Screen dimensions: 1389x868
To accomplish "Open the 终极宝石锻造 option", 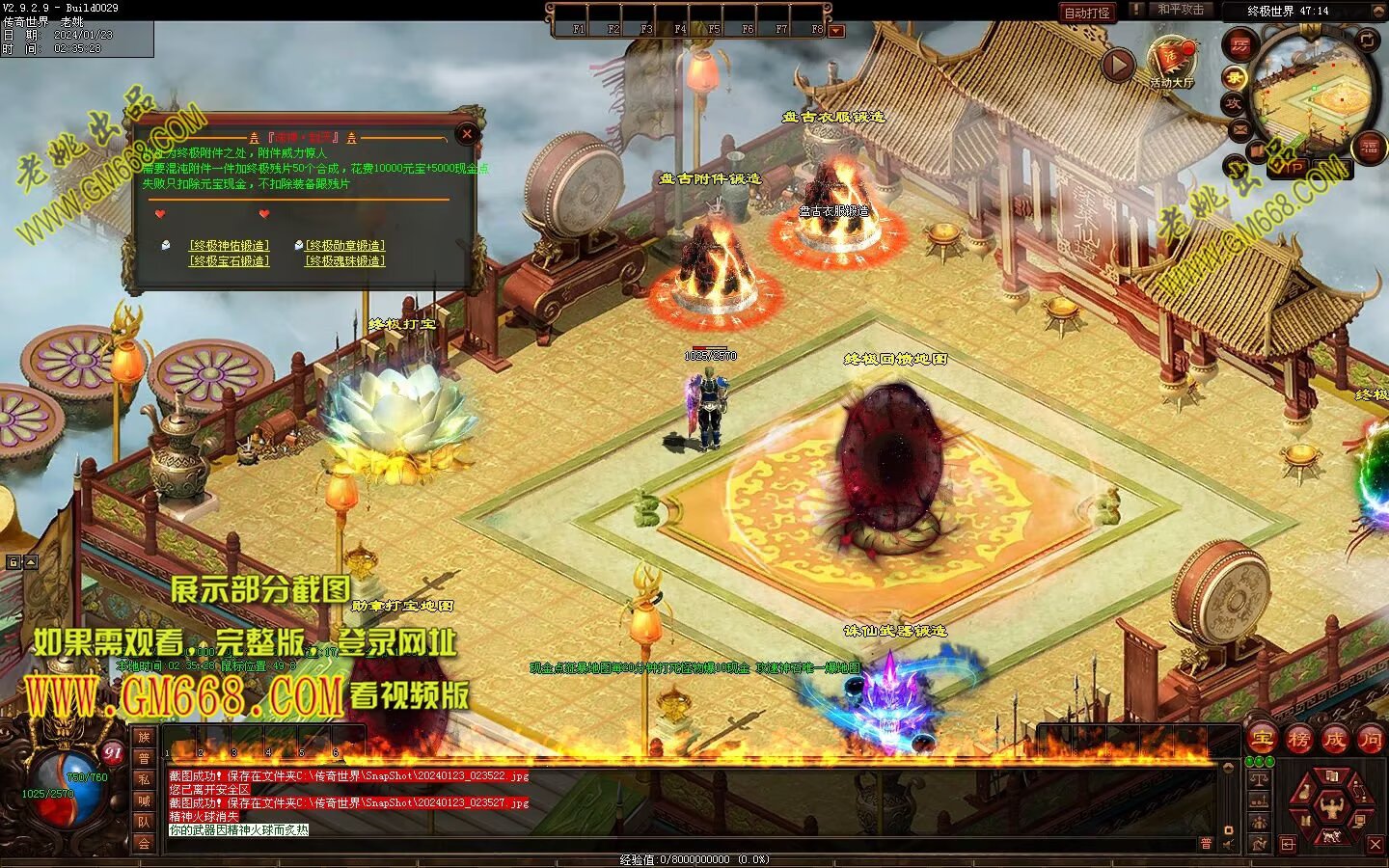I will point(230,261).
